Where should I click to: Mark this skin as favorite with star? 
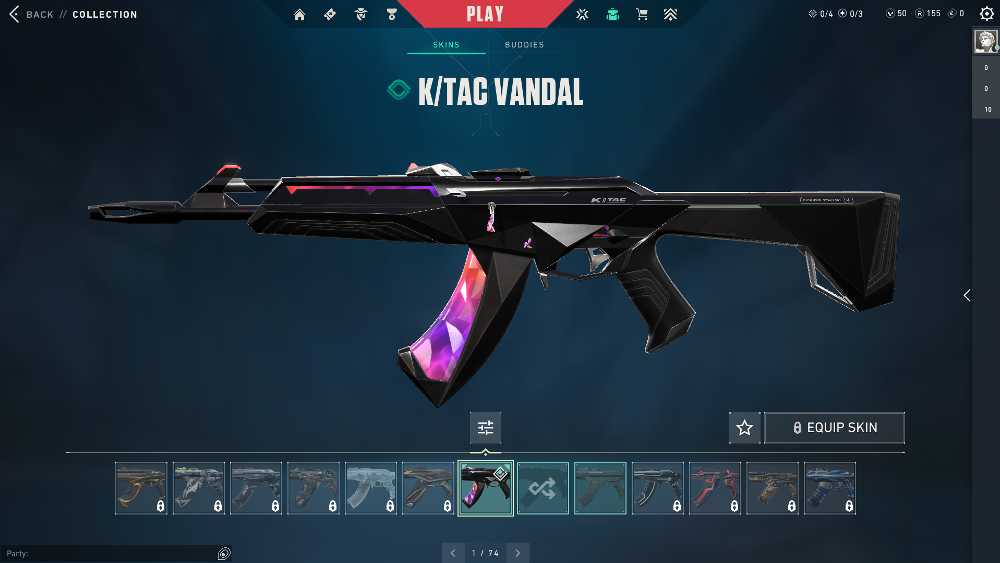tap(744, 428)
